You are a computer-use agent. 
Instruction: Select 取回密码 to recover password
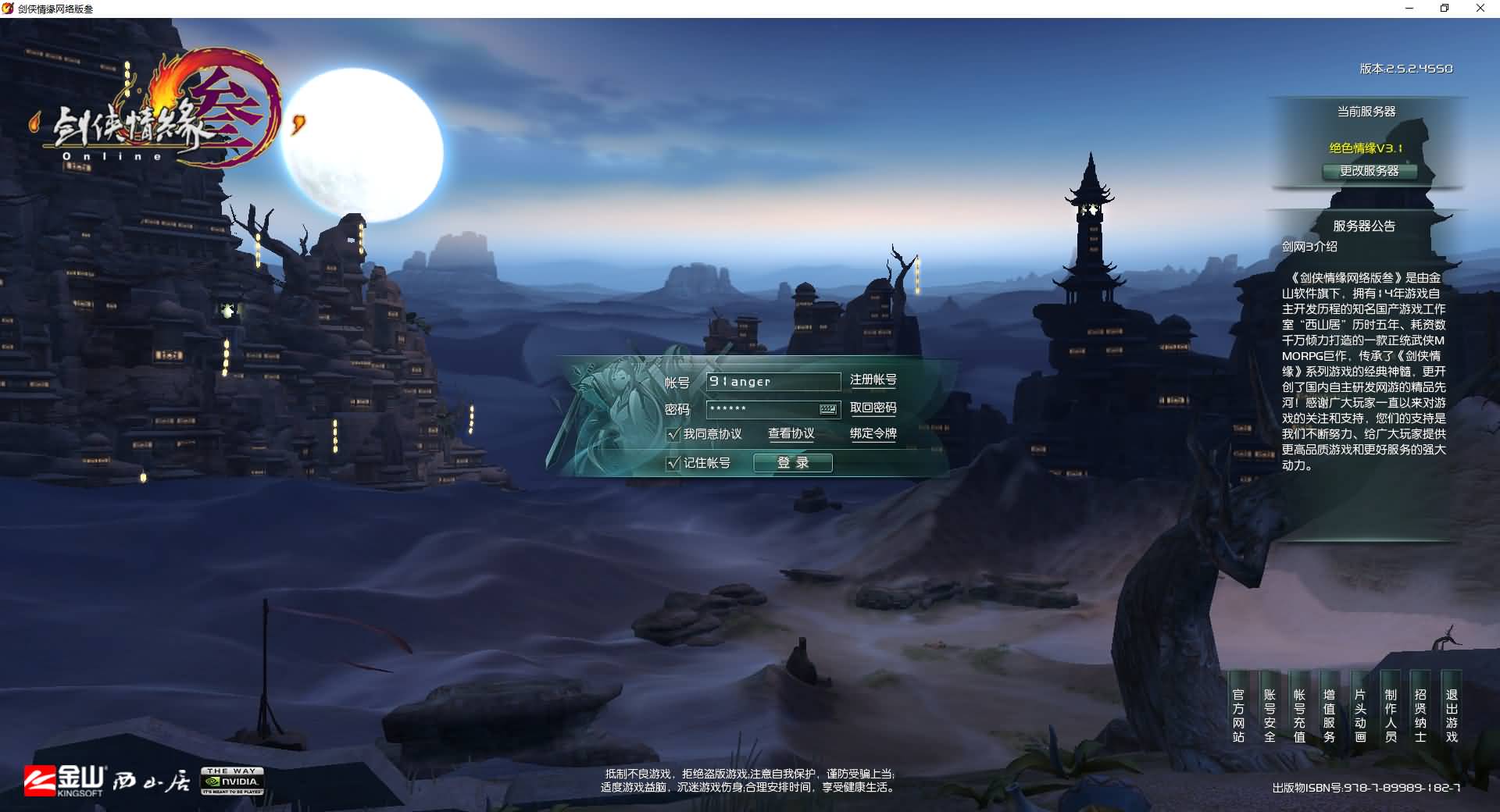(x=873, y=408)
